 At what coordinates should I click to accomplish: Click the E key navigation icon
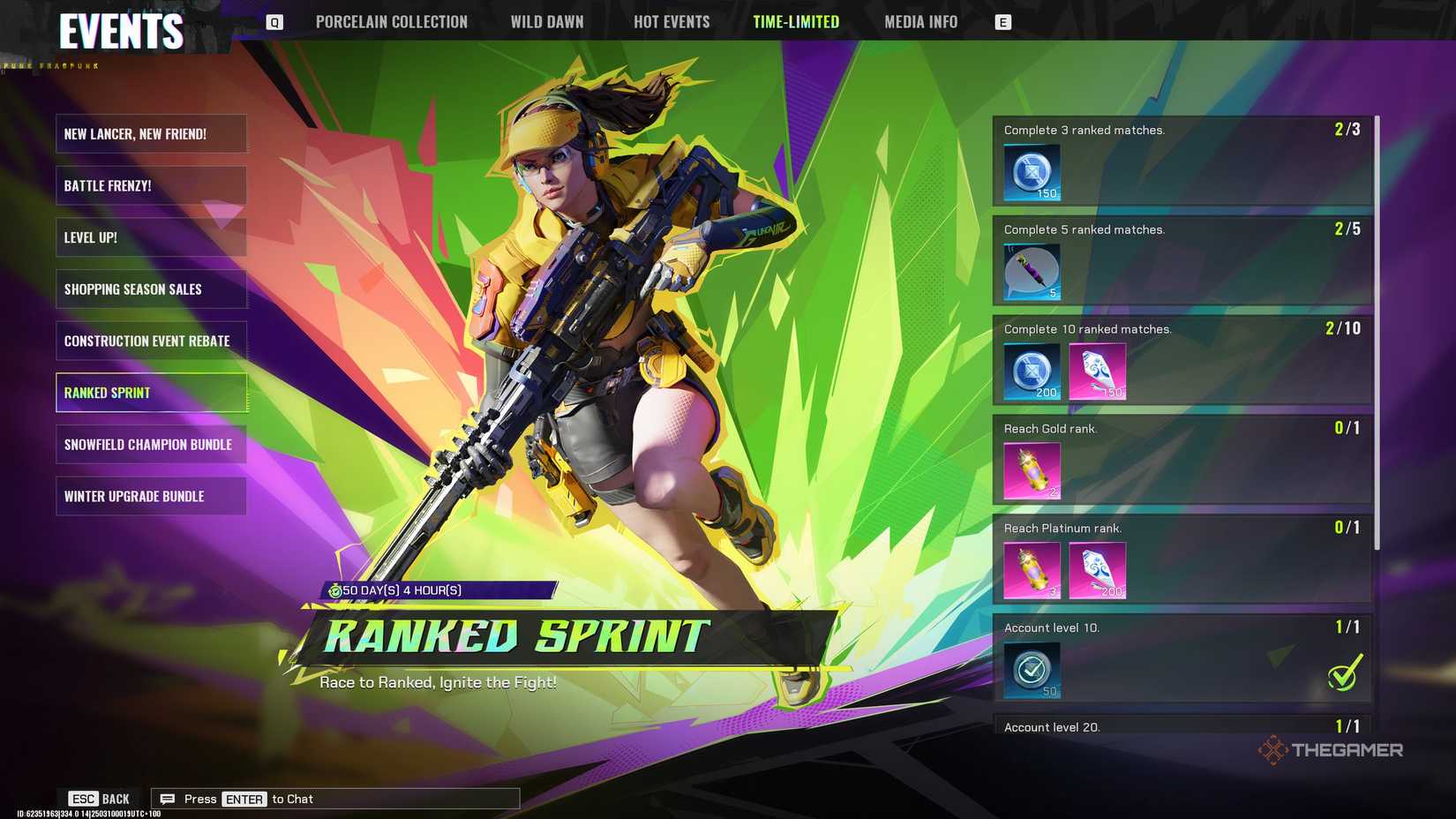pos(1002,21)
